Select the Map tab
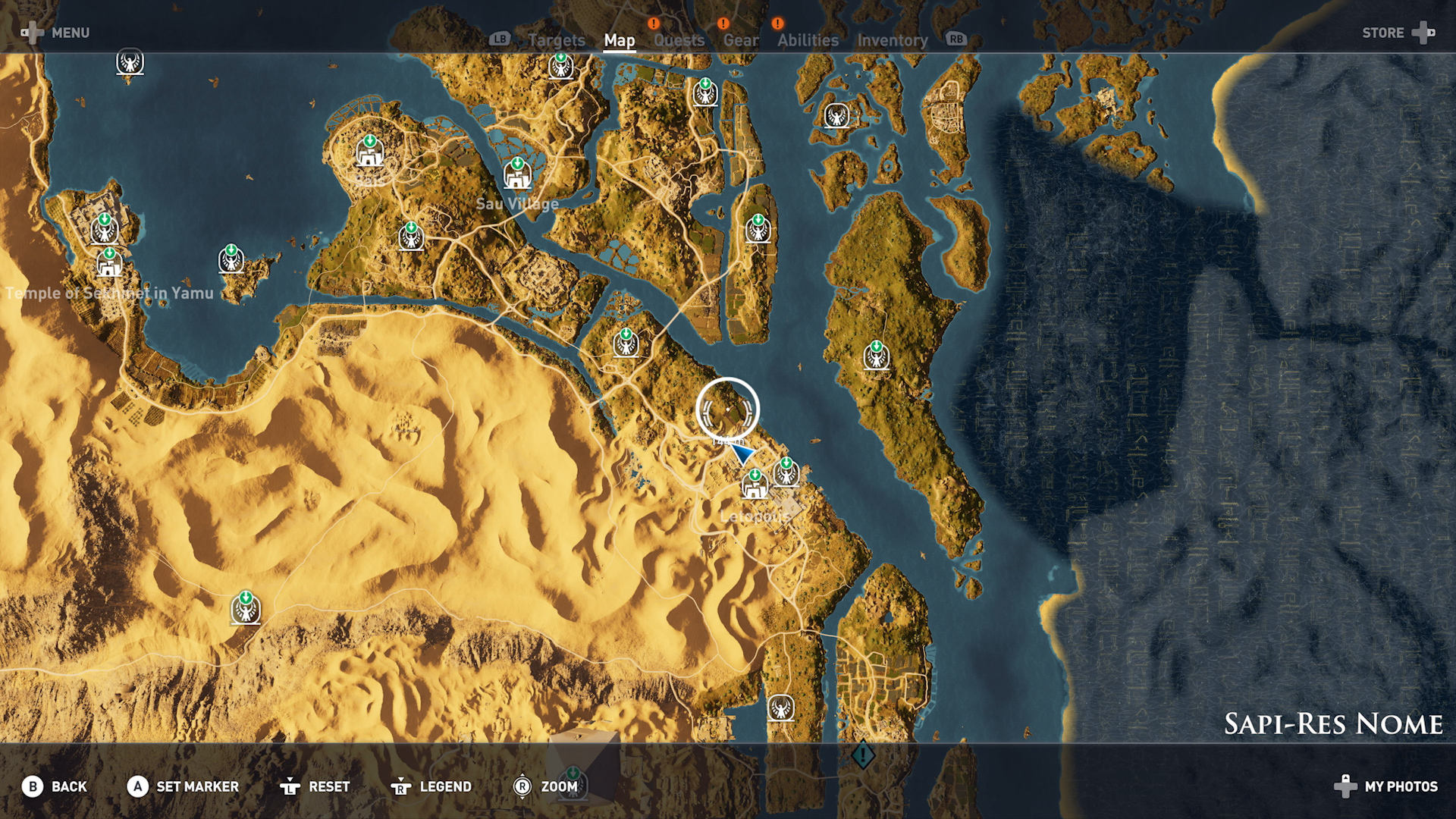Viewport: 1456px width, 819px height. click(x=619, y=40)
